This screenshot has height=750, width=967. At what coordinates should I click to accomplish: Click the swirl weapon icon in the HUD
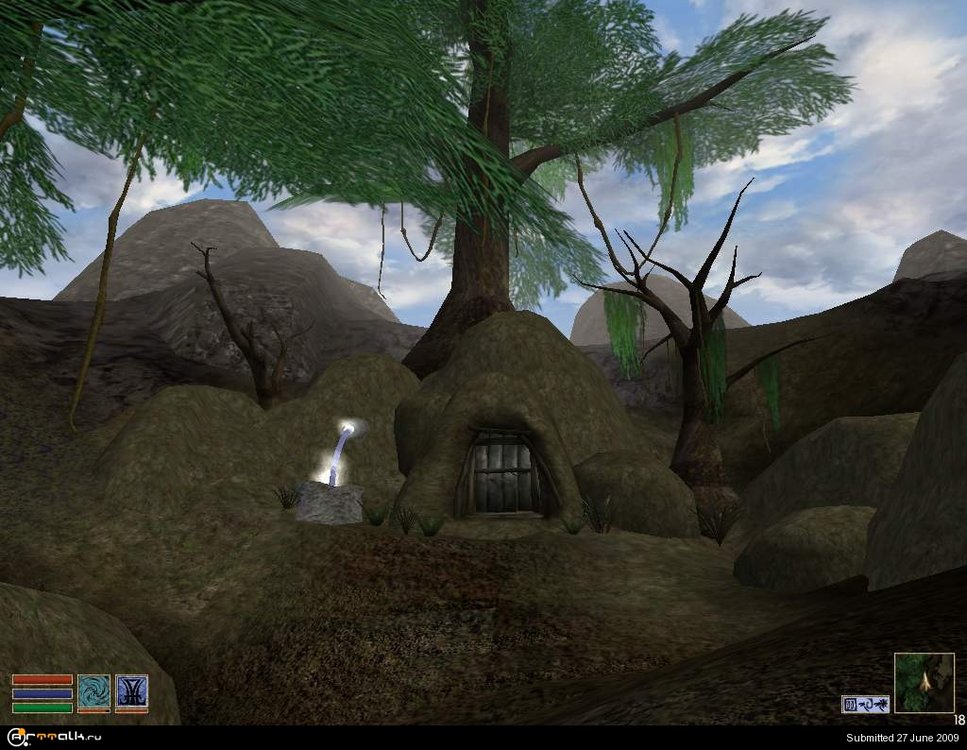pyautogui.click(x=94, y=692)
